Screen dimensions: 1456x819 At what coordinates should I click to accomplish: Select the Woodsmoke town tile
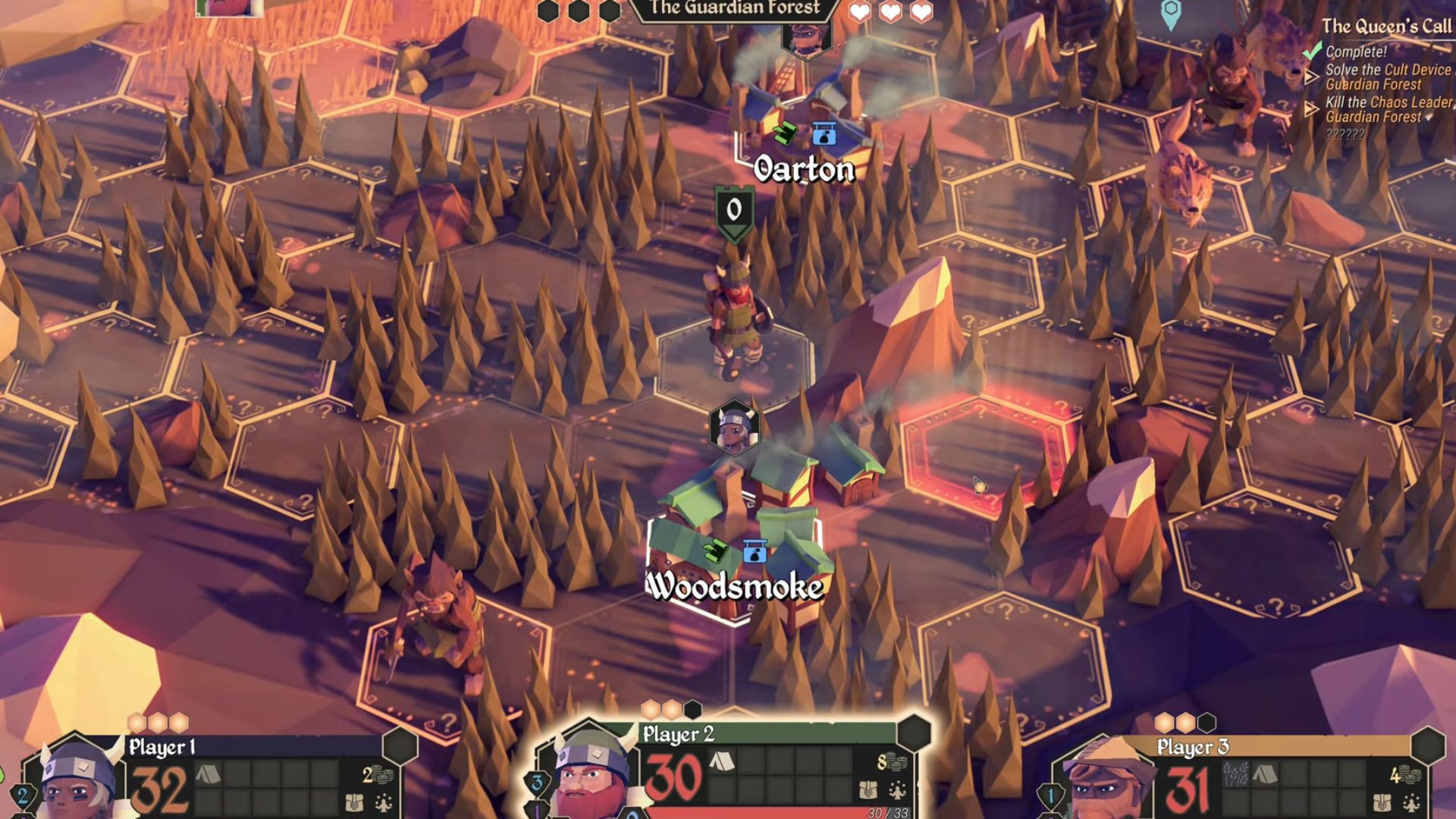[734, 531]
